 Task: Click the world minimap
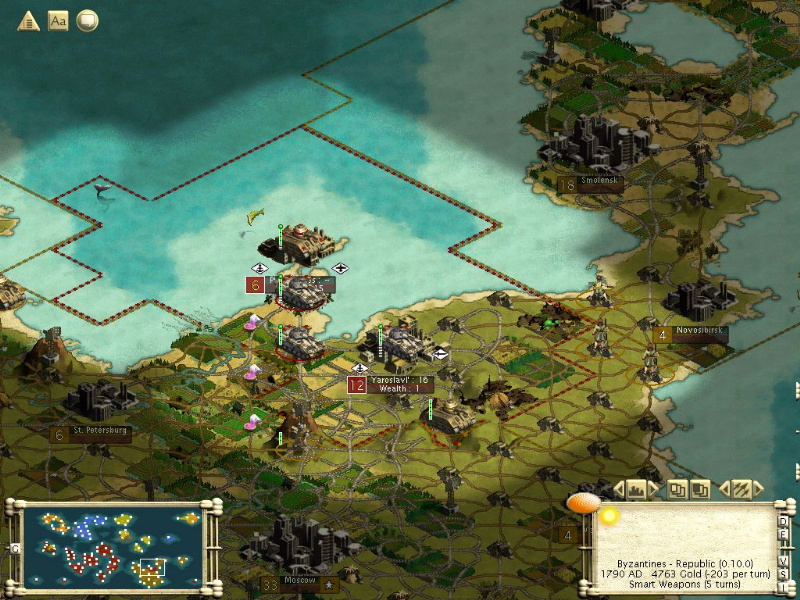110,546
